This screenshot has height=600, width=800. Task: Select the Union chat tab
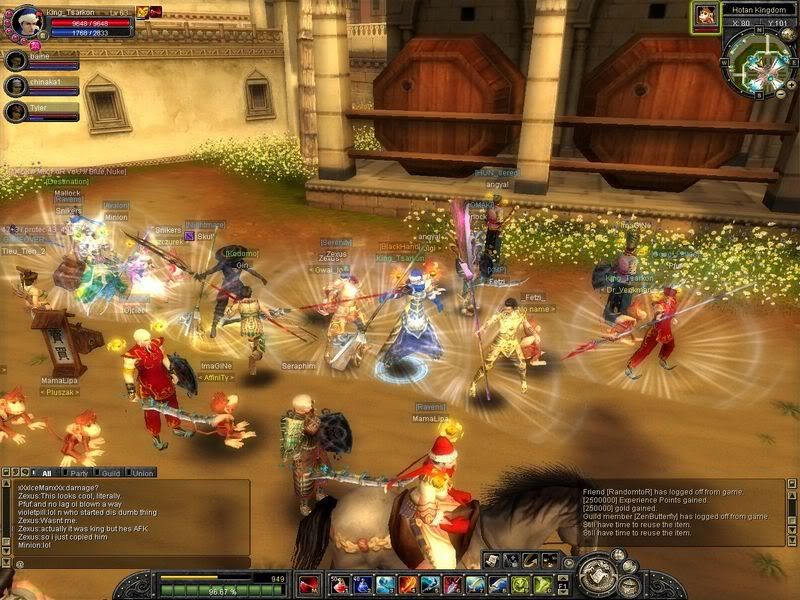pyautogui.click(x=143, y=473)
